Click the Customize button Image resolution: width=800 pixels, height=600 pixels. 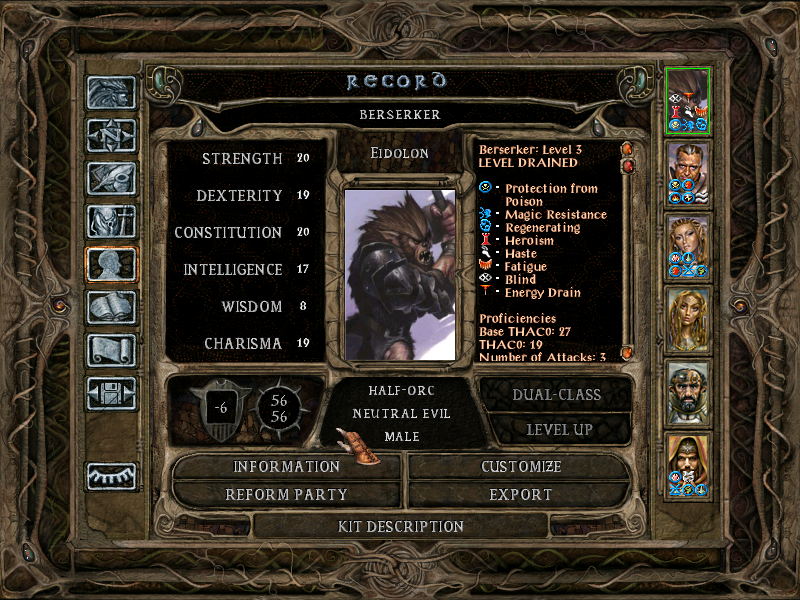tap(520, 467)
